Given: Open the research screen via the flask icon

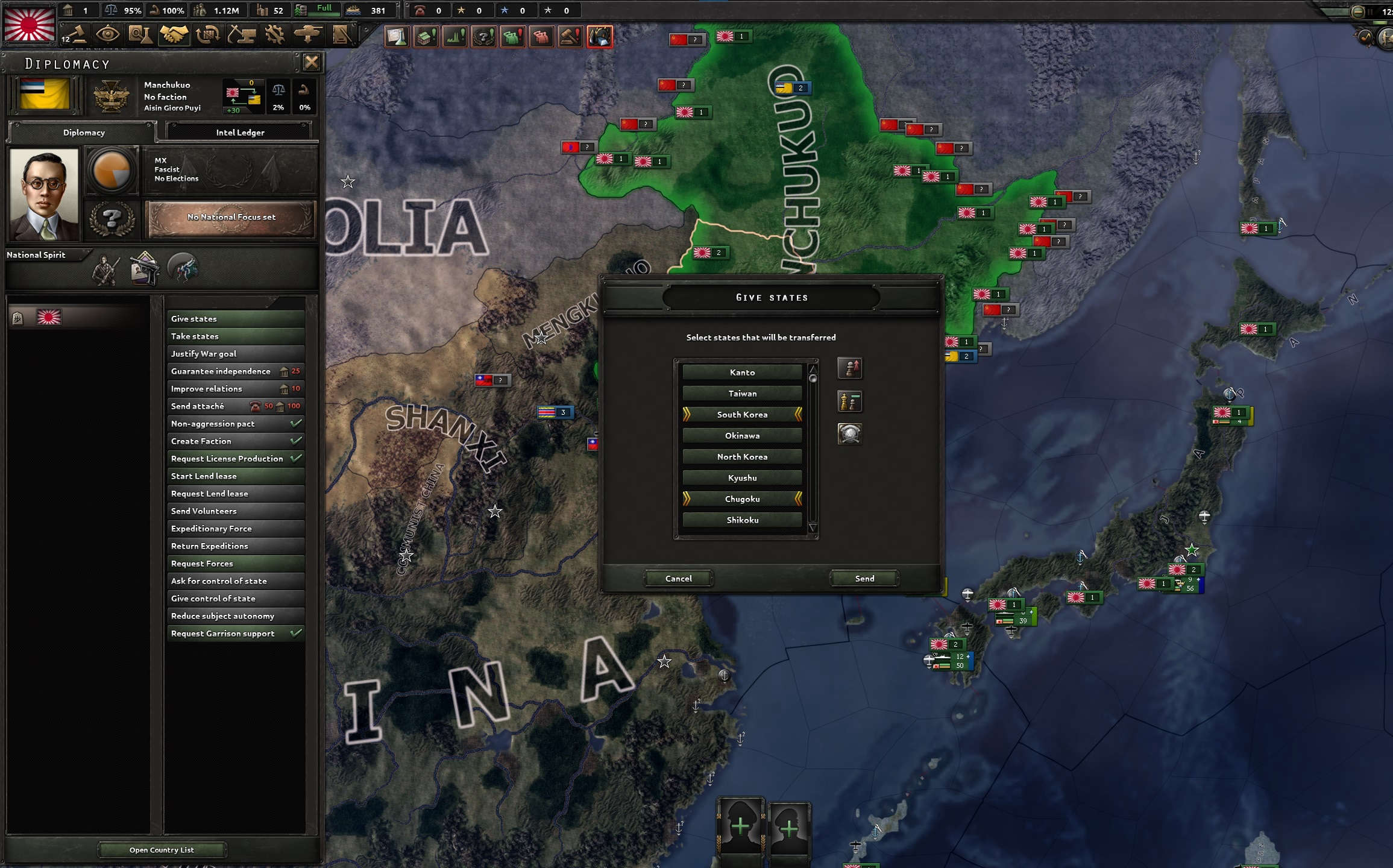Looking at the screenshot, I should point(140,35).
